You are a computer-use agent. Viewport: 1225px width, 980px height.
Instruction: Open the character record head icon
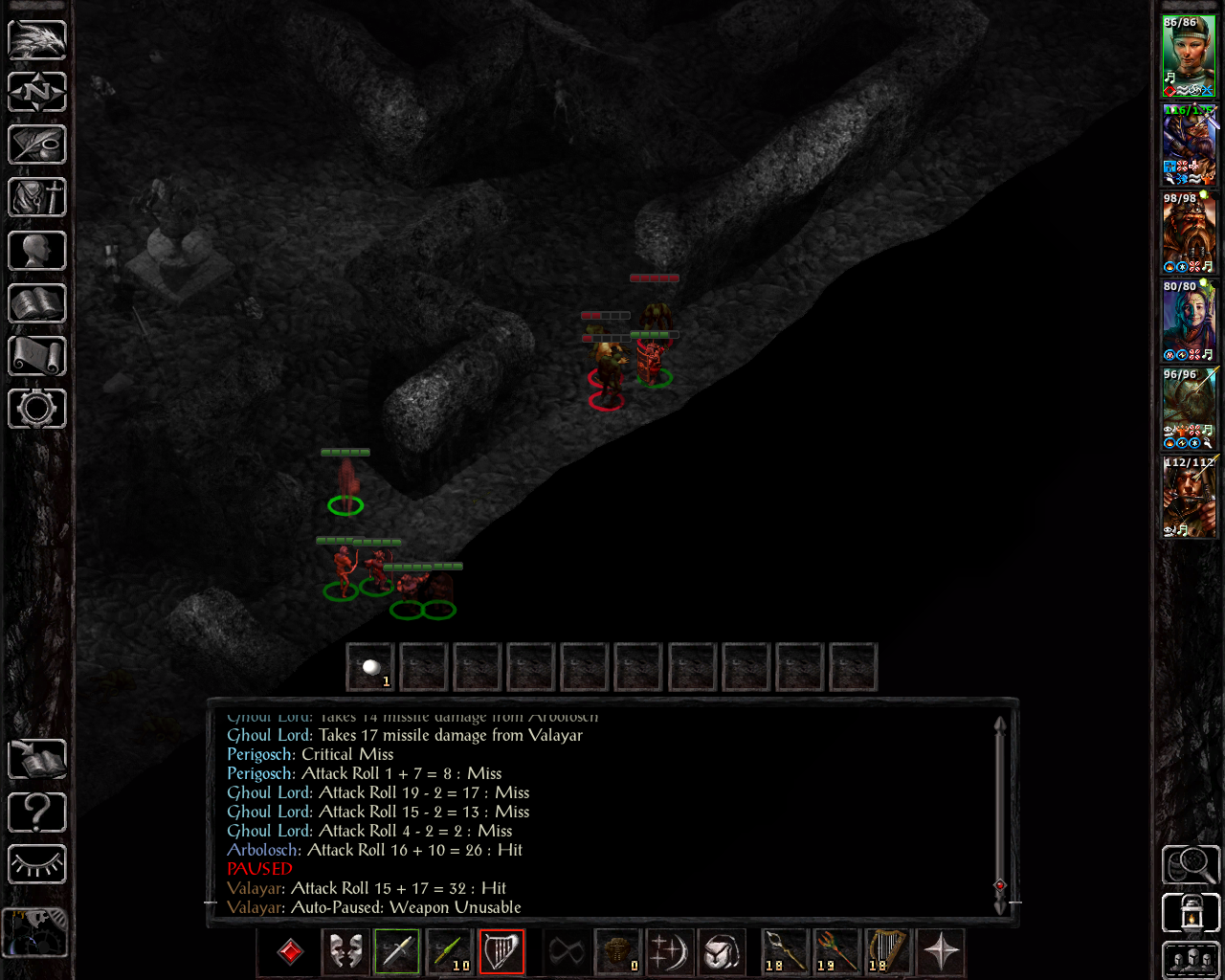[37, 251]
